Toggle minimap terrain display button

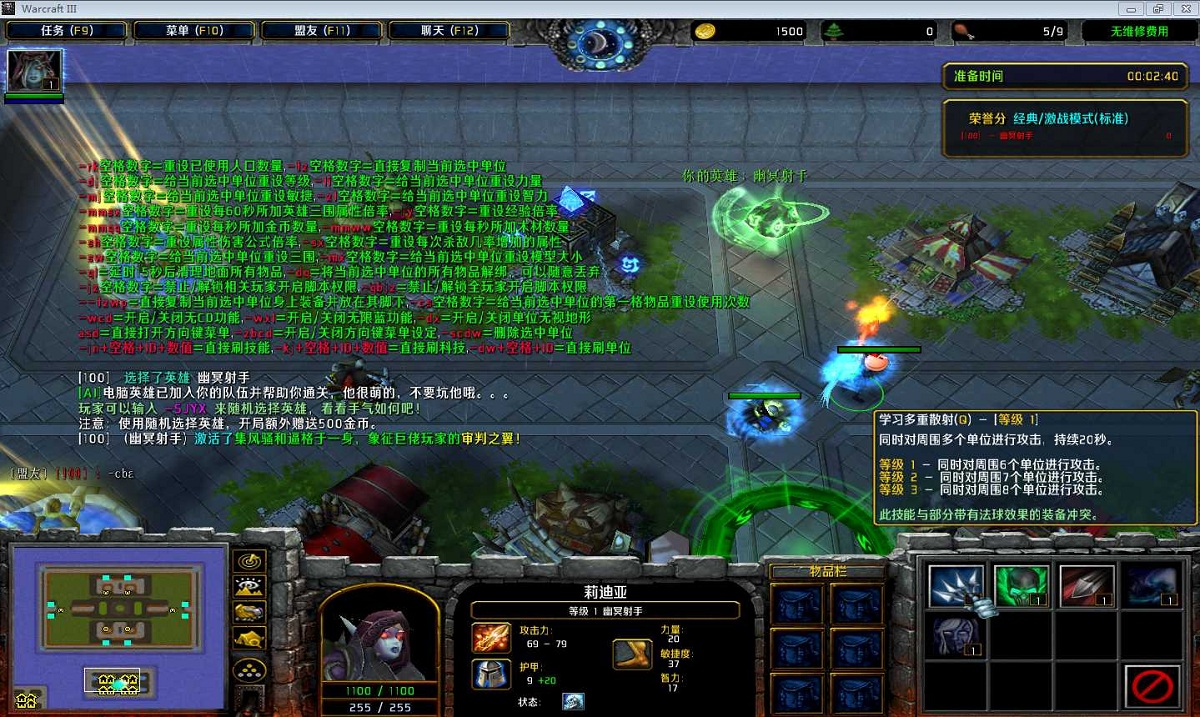pyautogui.click(x=249, y=587)
